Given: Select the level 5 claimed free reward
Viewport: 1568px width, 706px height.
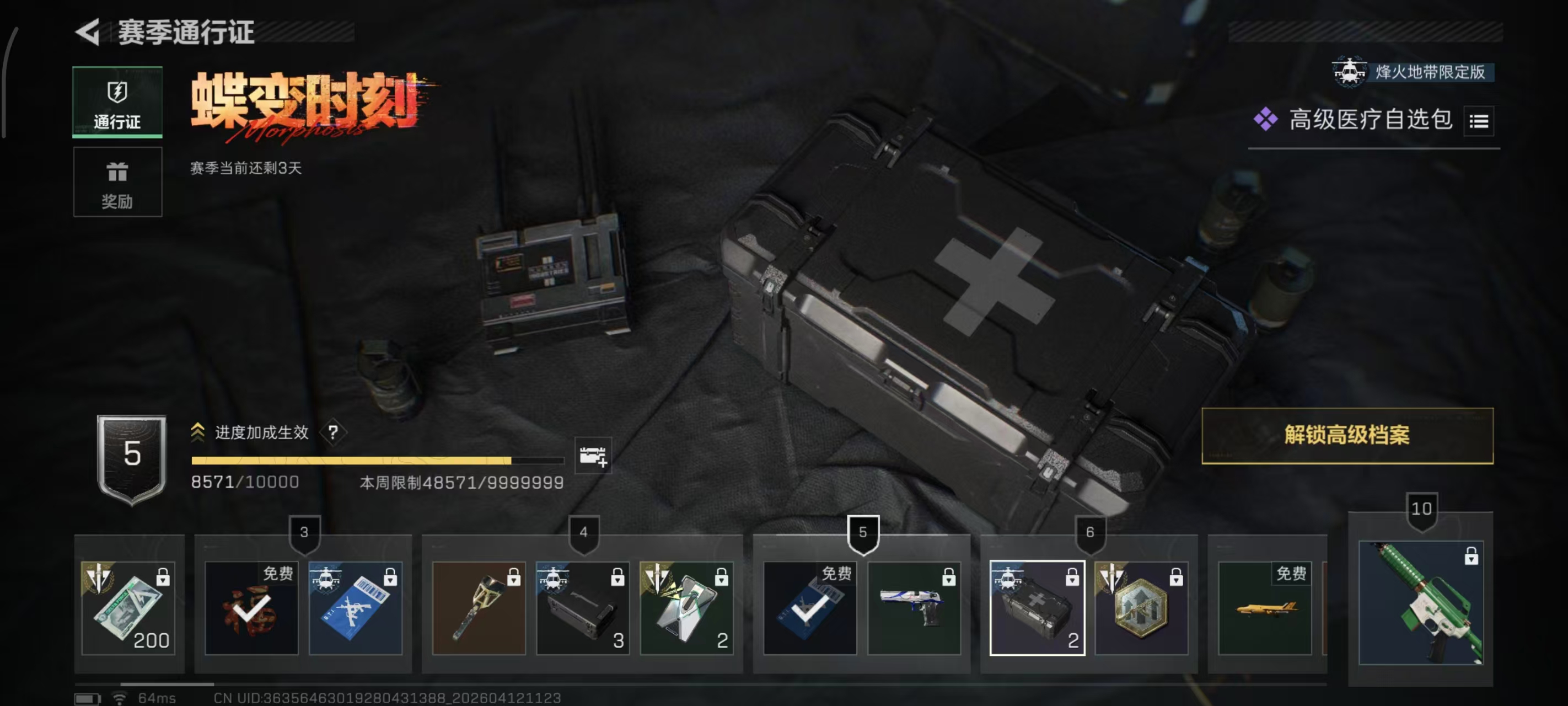Looking at the screenshot, I should click(809, 607).
